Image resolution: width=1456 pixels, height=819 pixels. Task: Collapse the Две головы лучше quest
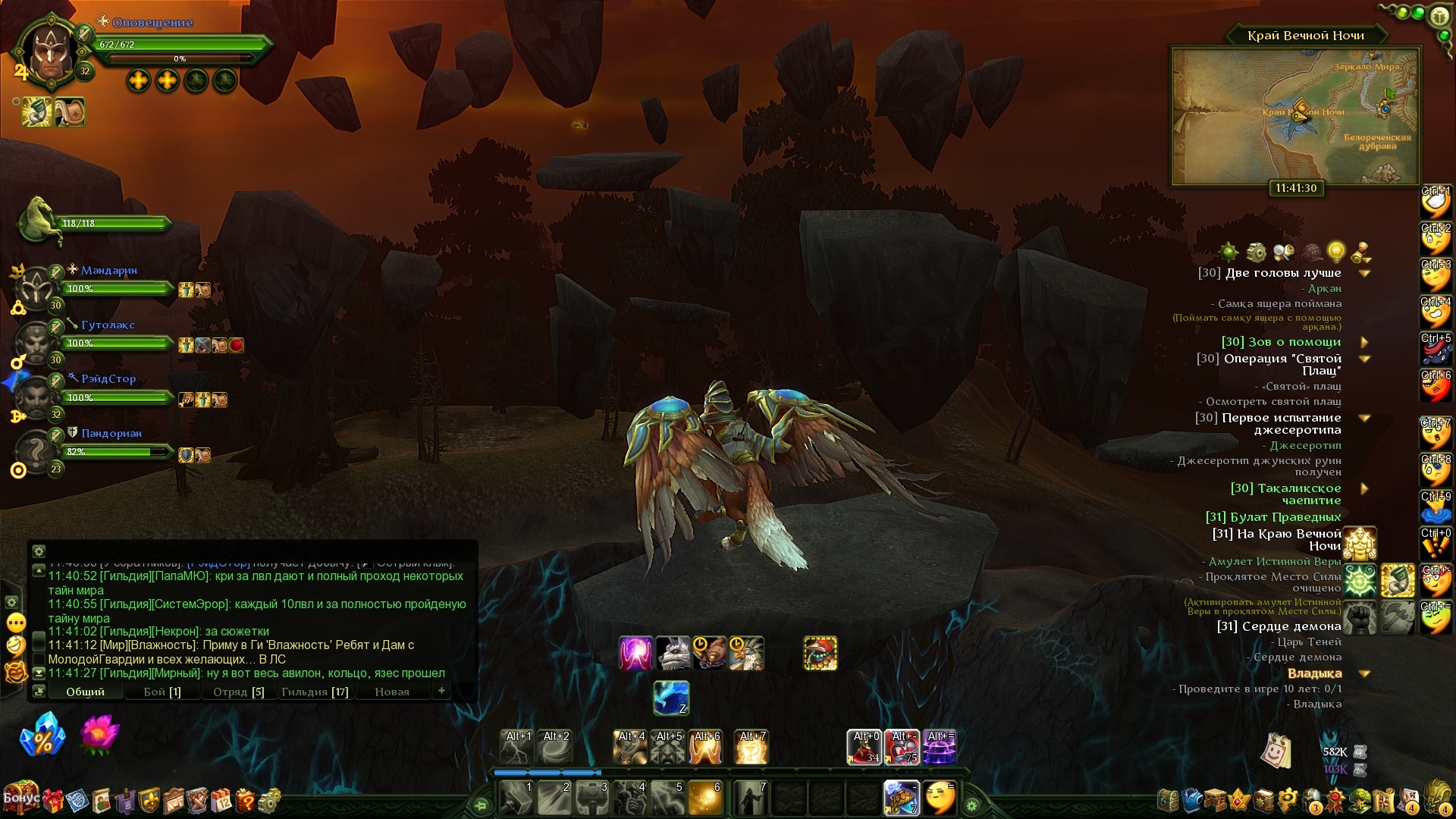coord(1364,273)
